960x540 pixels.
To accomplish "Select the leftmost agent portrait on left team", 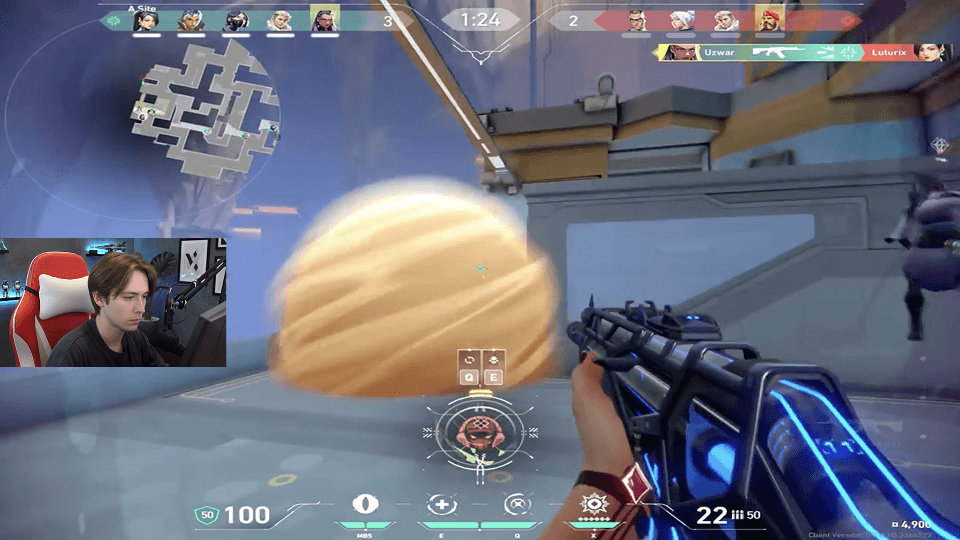I will pyautogui.click(x=145, y=19).
